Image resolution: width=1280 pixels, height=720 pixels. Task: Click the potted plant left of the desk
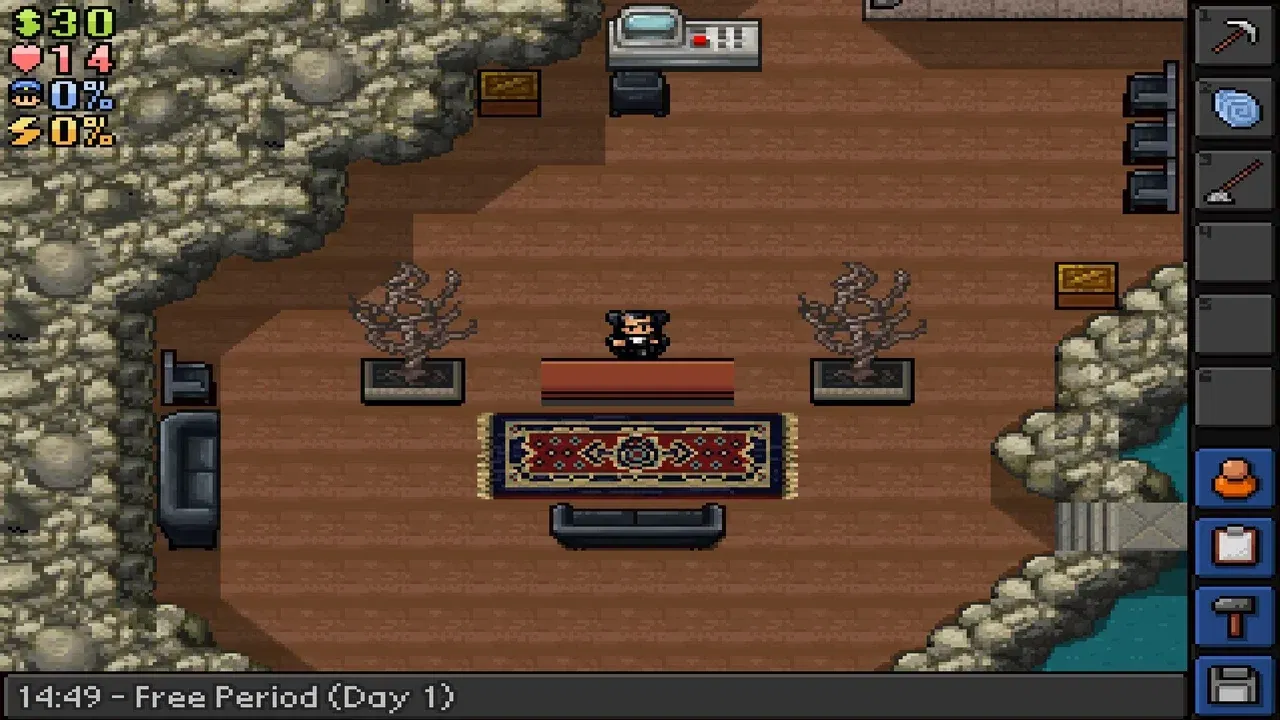coord(413,330)
